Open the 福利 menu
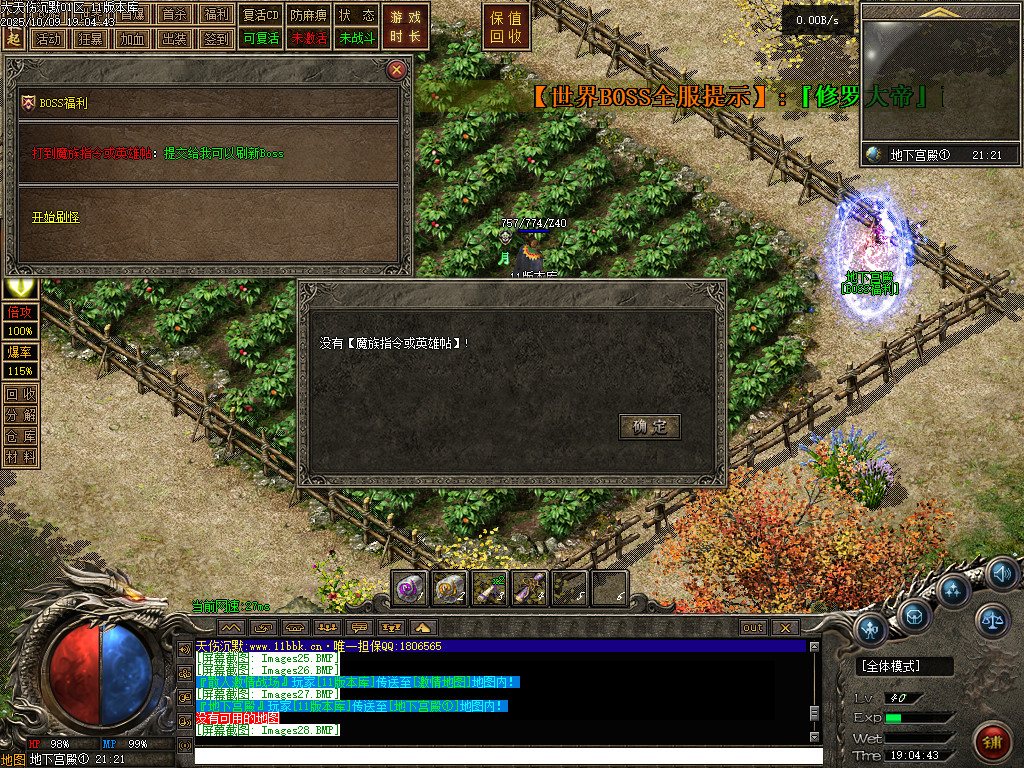 click(x=215, y=15)
